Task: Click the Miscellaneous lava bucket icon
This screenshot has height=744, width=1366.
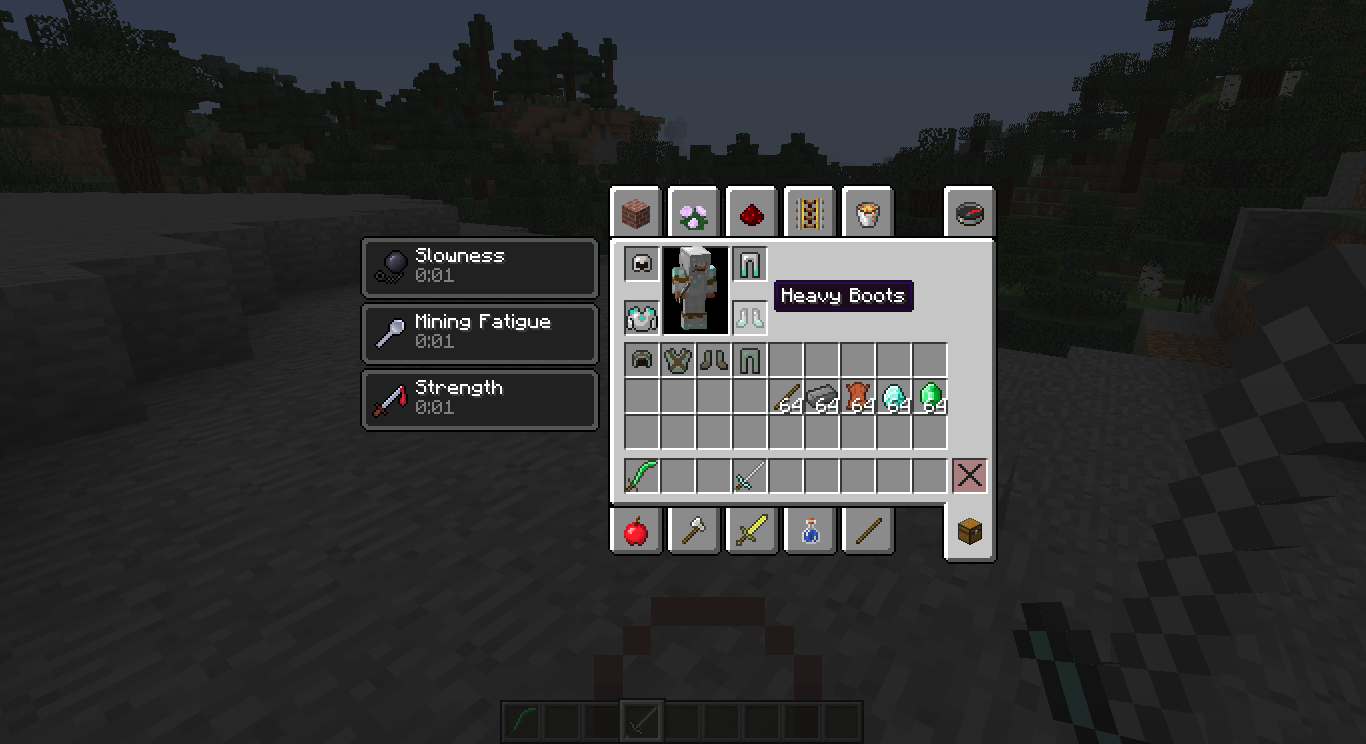Action: click(867, 212)
